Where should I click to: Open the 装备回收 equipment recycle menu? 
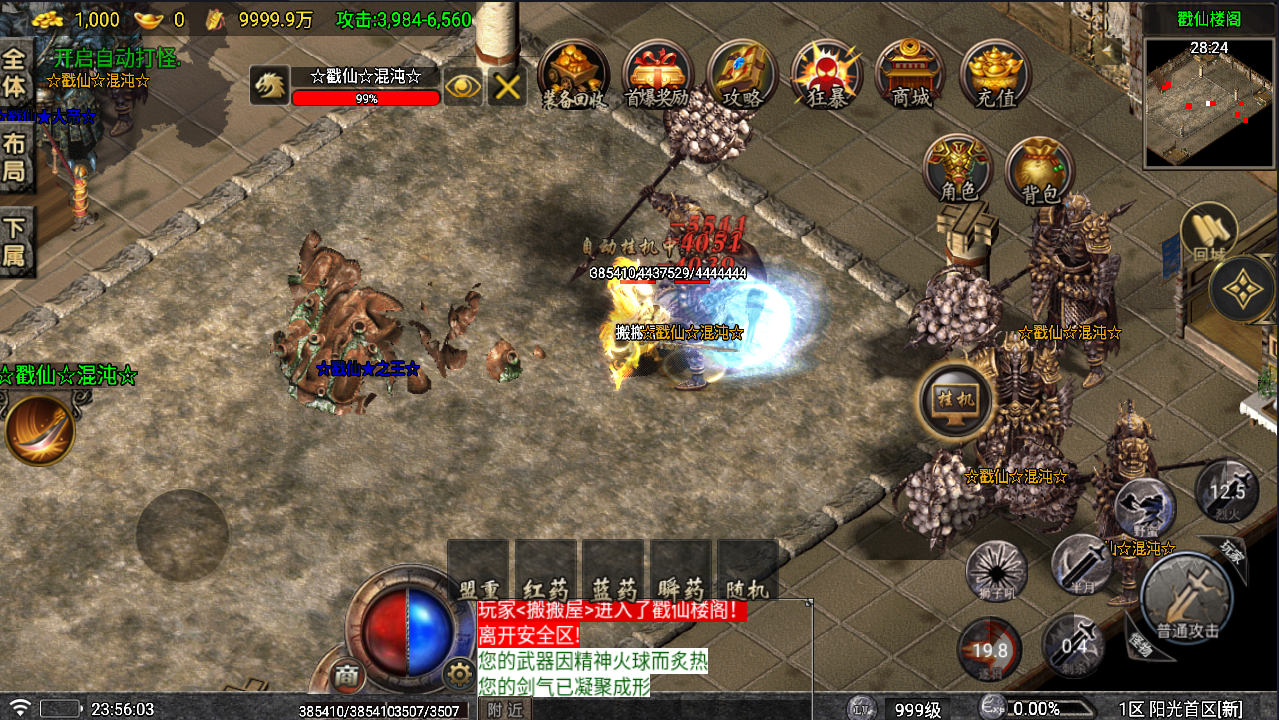(x=573, y=73)
